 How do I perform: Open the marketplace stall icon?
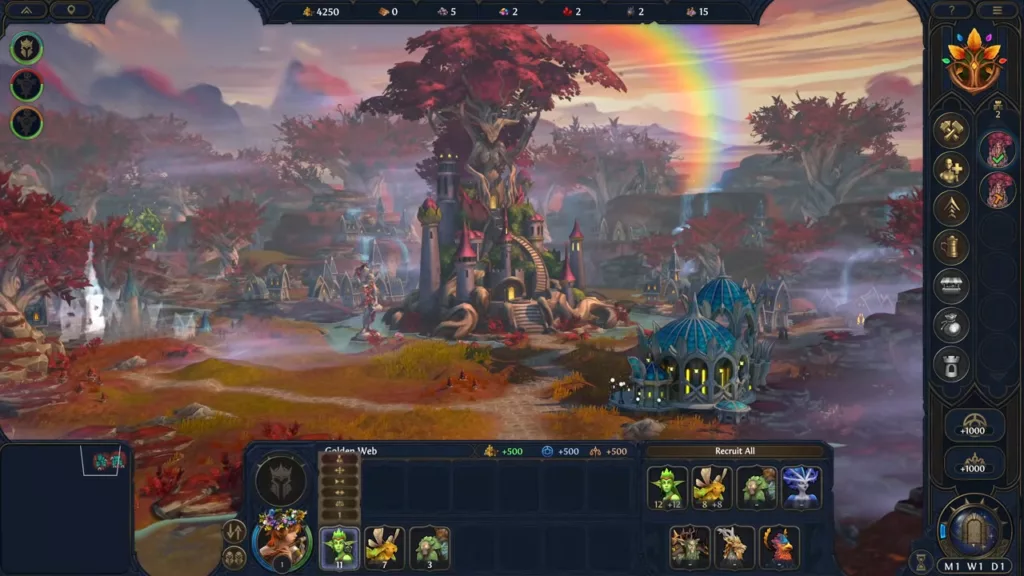tap(951, 286)
